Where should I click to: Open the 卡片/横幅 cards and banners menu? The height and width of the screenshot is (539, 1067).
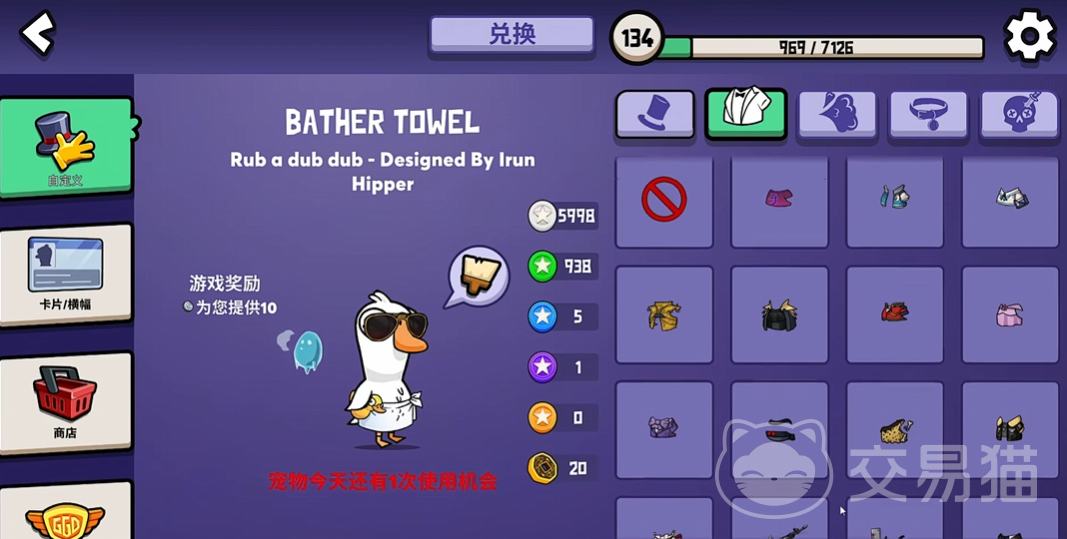[x=65, y=273]
